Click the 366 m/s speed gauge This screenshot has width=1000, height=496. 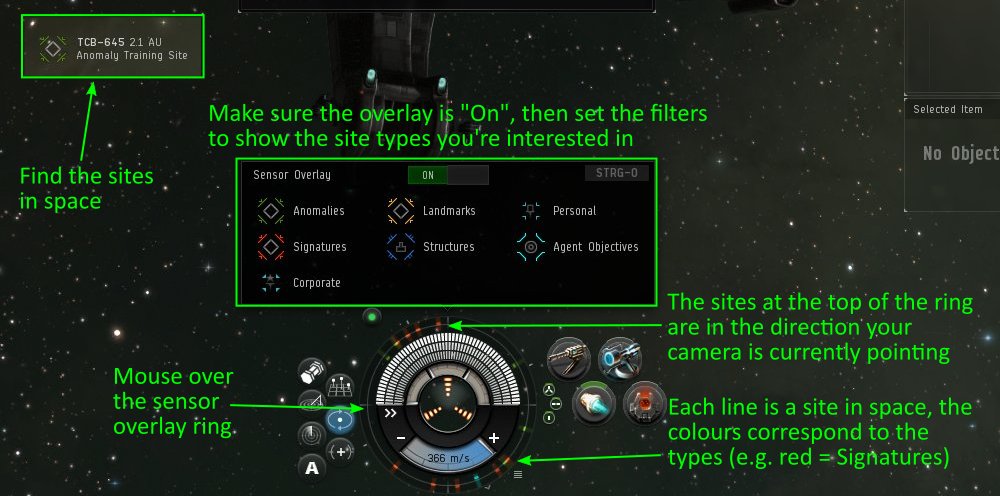point(448,458)
